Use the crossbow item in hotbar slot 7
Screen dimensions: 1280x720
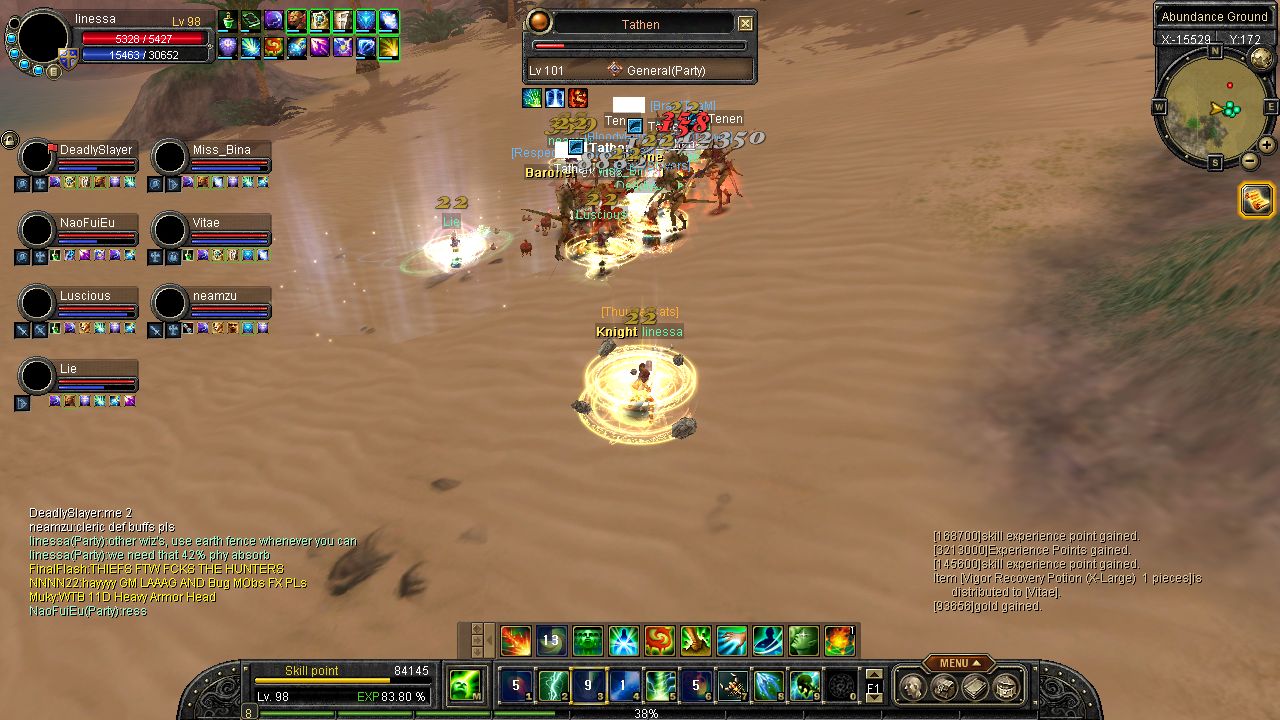733,685
